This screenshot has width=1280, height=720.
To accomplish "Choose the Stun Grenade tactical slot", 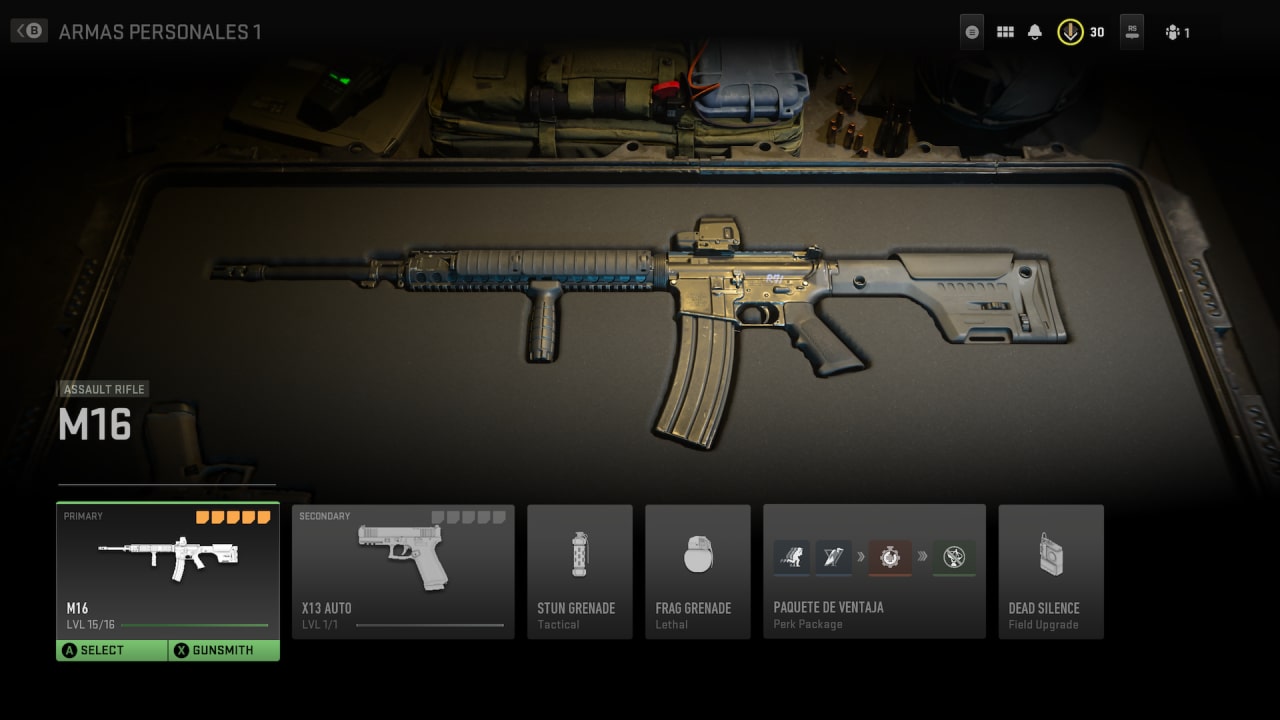I will 580,571.
